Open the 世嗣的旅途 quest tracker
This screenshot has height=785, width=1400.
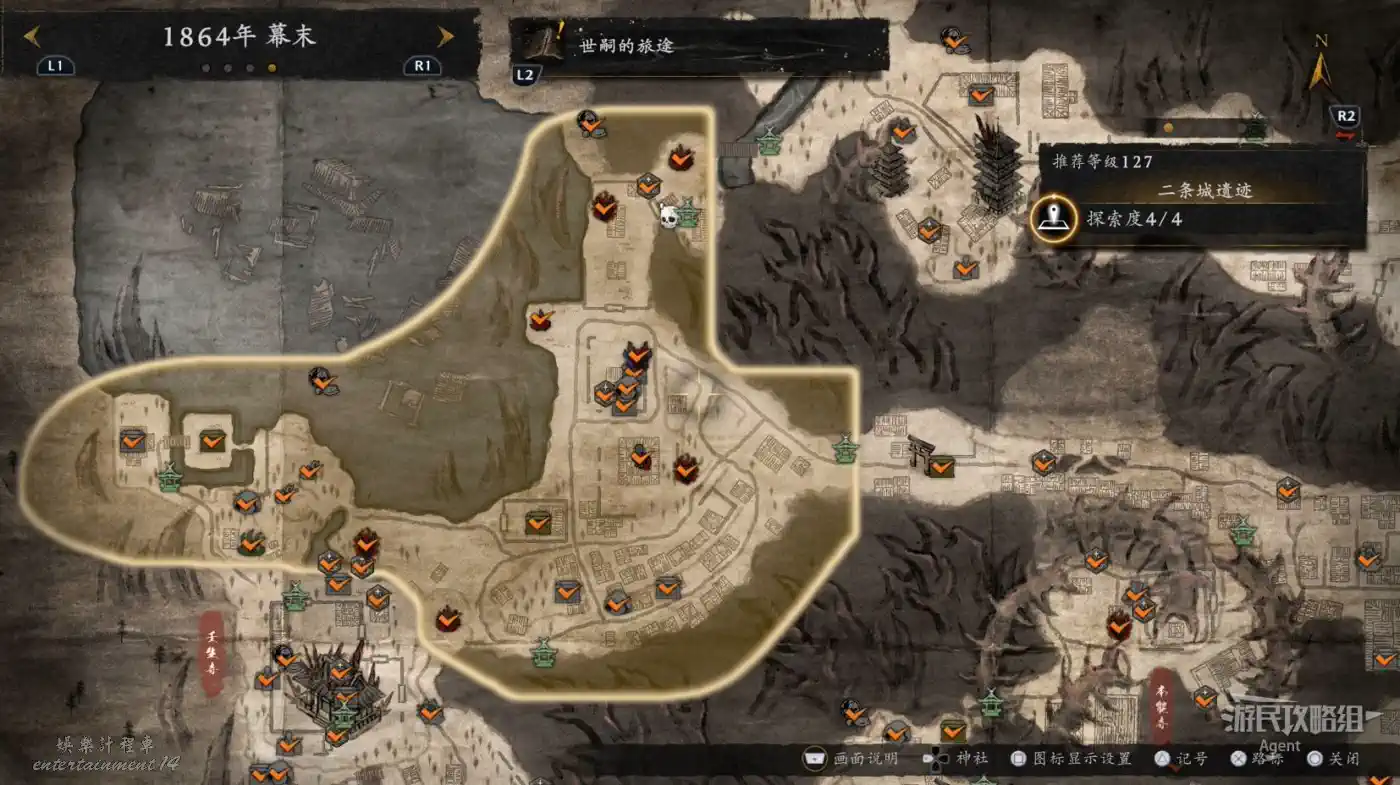[700, 46]
